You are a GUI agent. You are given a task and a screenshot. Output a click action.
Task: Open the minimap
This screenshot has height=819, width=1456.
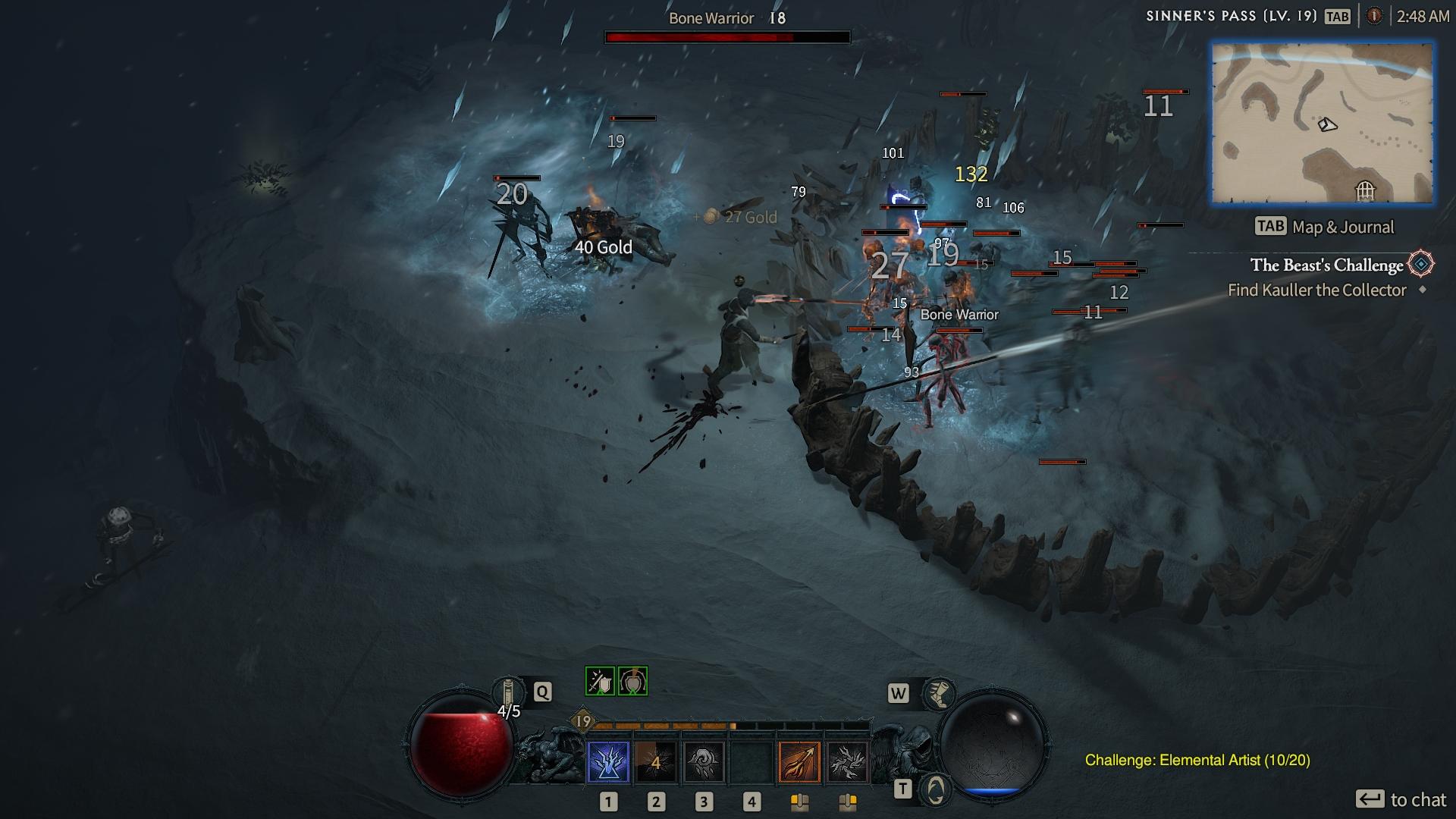pyautogui.click(x=1322, y=124)
